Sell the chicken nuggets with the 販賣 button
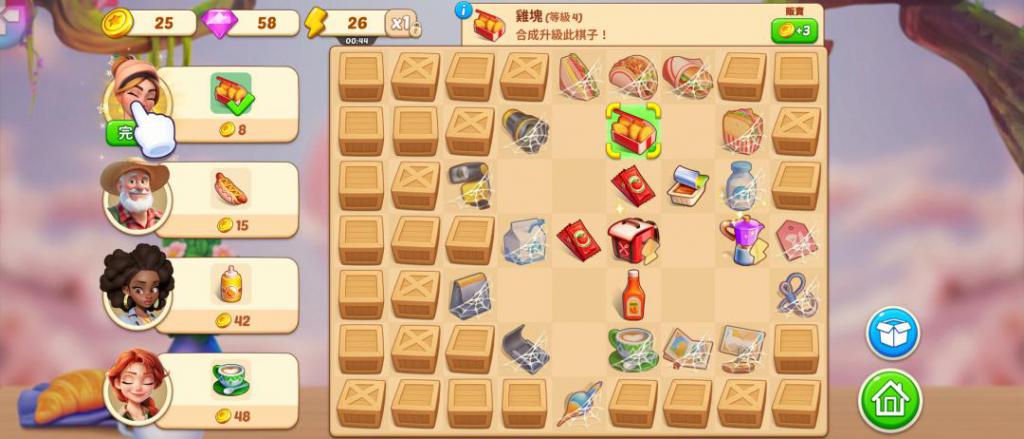This screenshot has width=1024, height=439. pyautogui.click(x=795, y=30)
